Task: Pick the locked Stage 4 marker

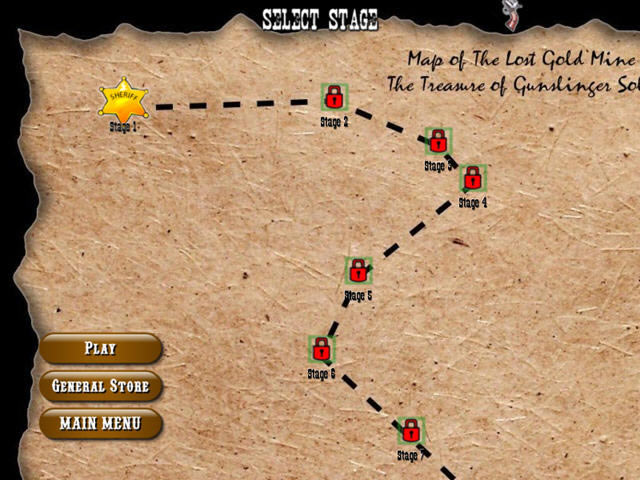Action: click(x=473, y=178)
